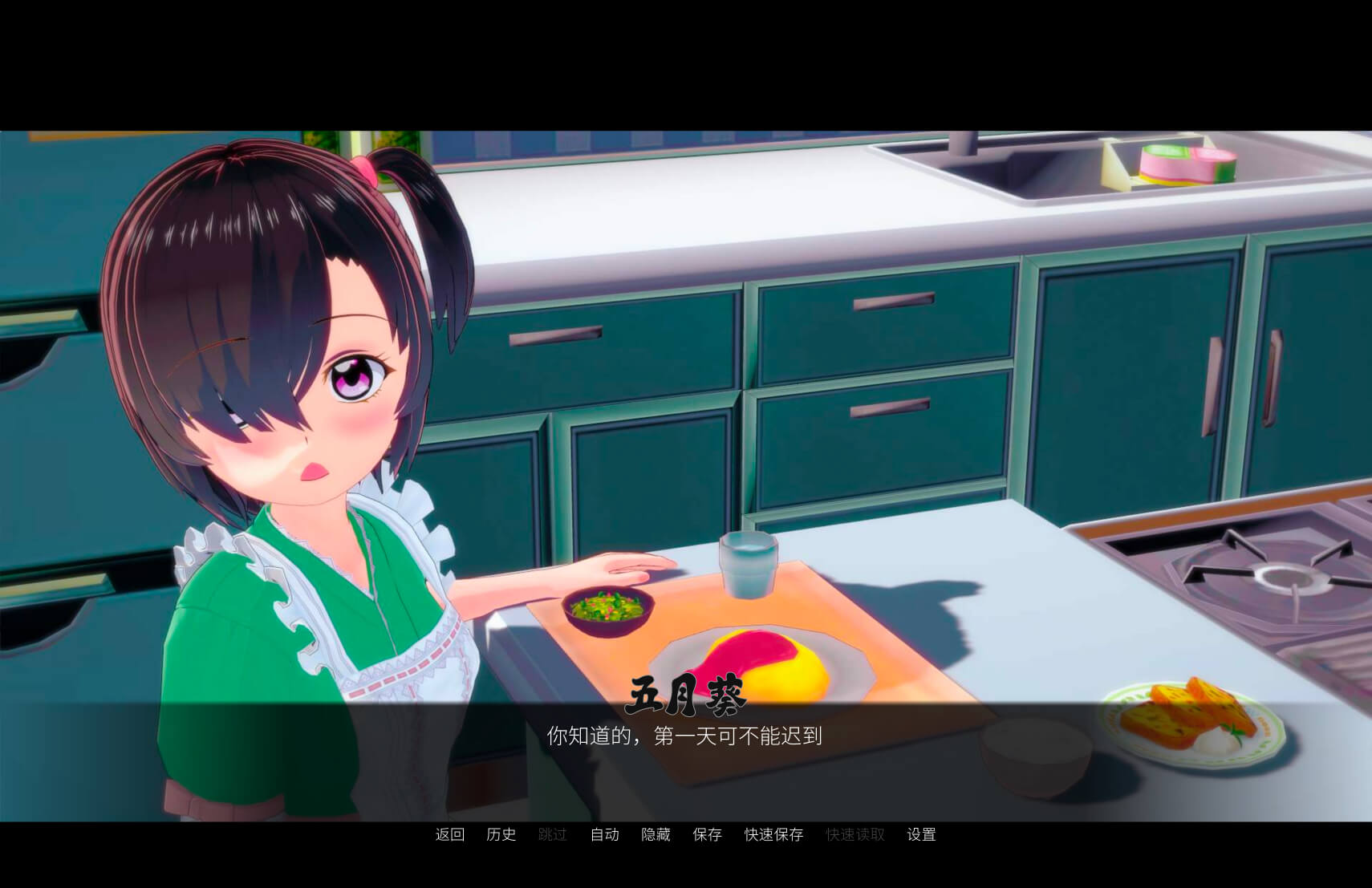Open the 设置 settings menu
1372x888 pixels.
[x=921, y=834]
